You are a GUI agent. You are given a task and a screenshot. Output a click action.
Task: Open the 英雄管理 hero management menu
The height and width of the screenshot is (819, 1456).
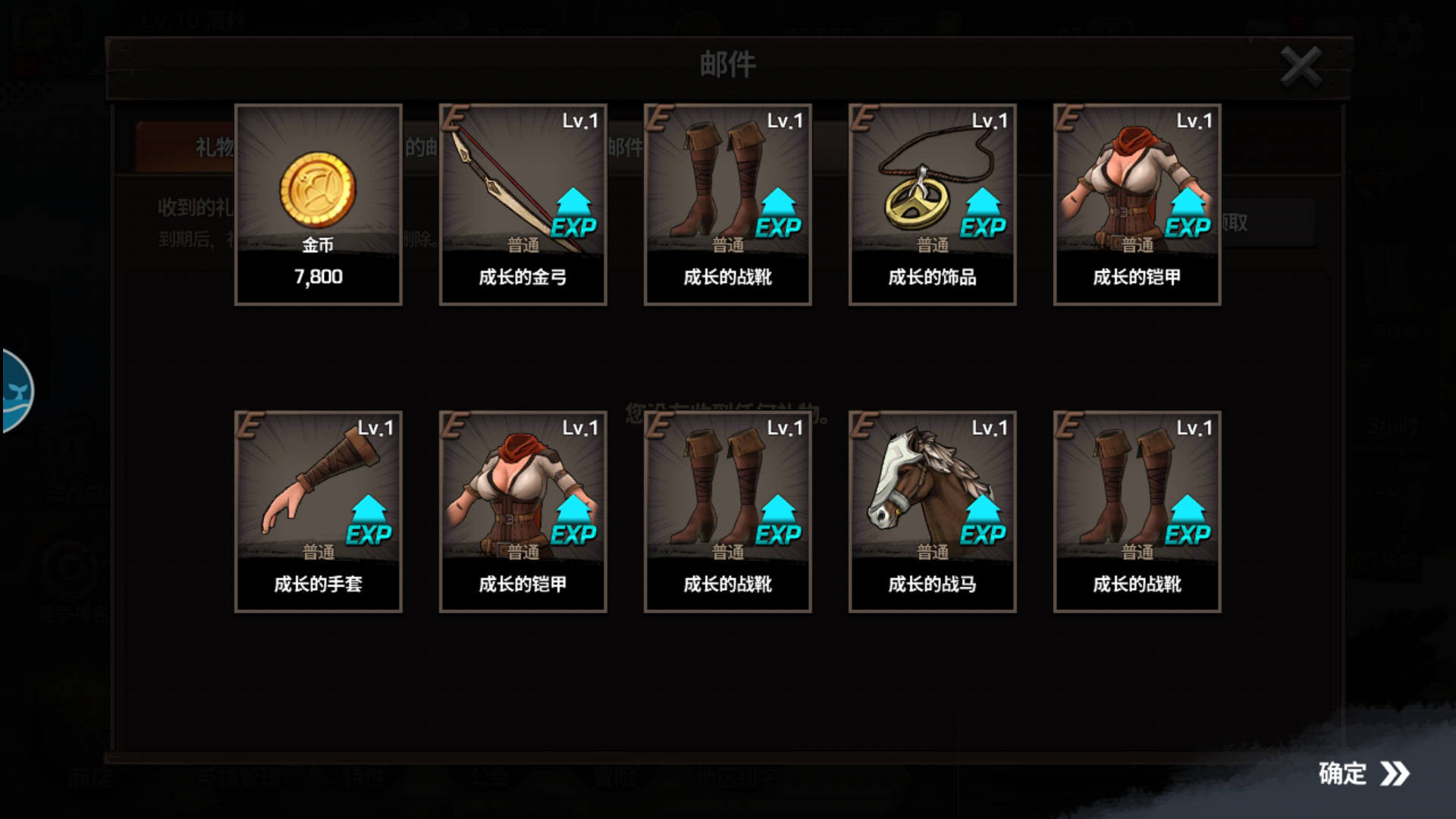click(243, 776)
